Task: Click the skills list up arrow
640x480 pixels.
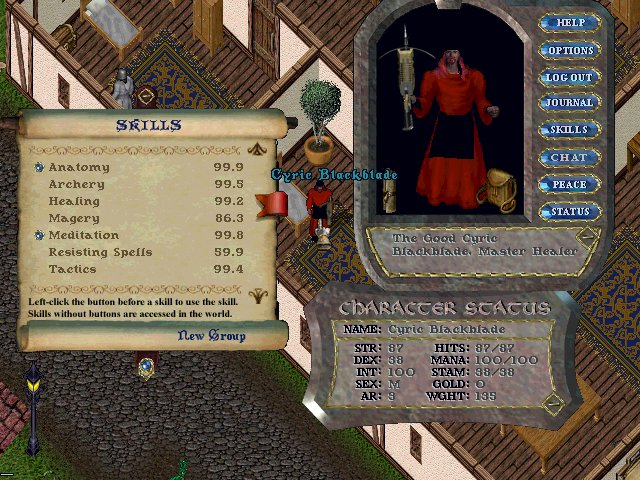Action: tap(257, 150)
